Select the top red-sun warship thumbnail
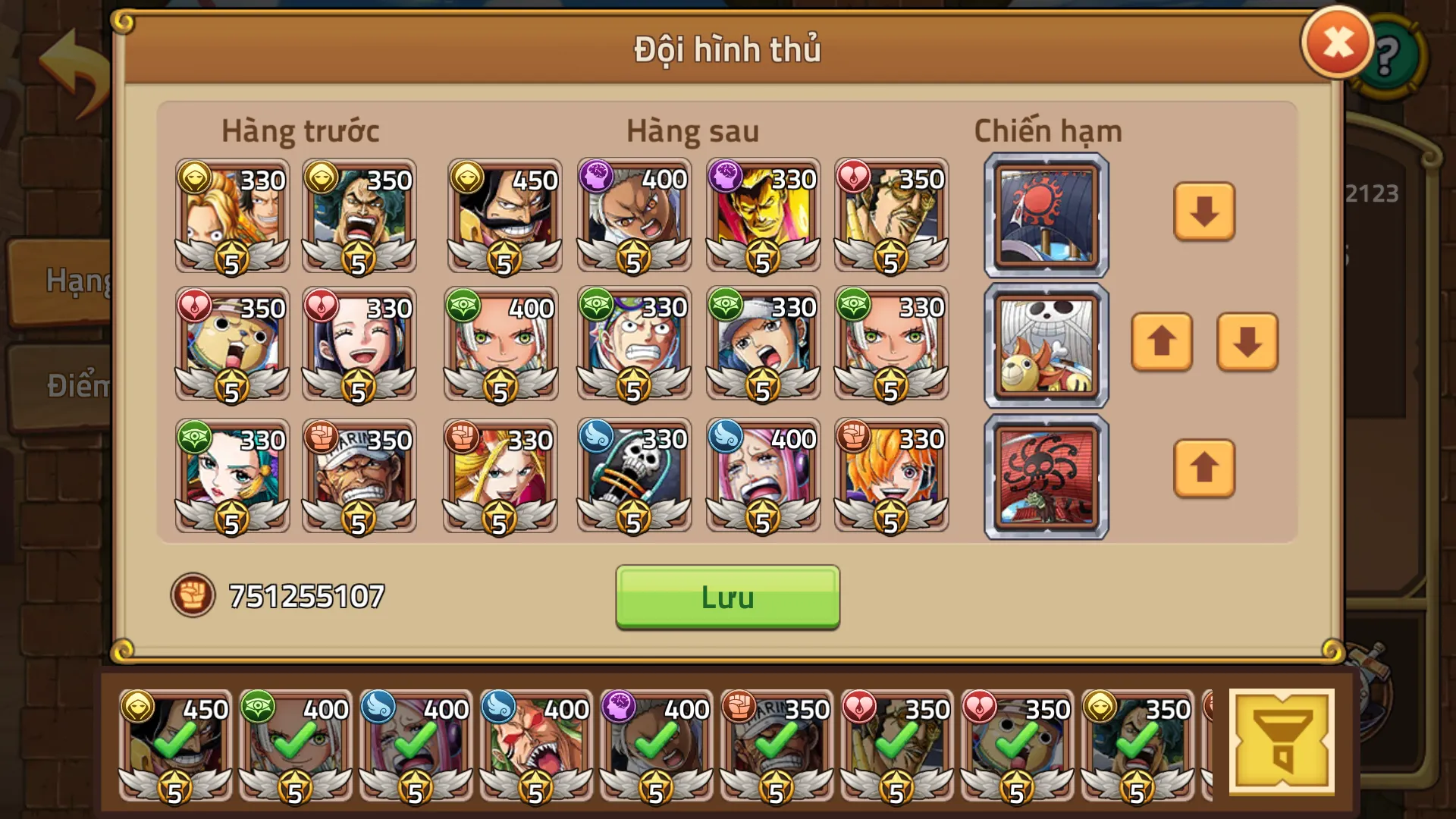Viewport: 1456px width, 819px height. coord(1045,215)
